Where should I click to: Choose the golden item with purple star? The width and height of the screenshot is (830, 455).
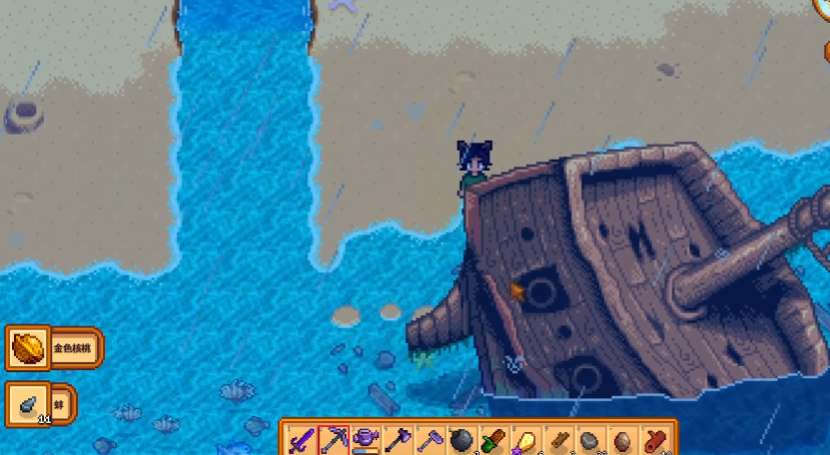[x=527, y=440]
